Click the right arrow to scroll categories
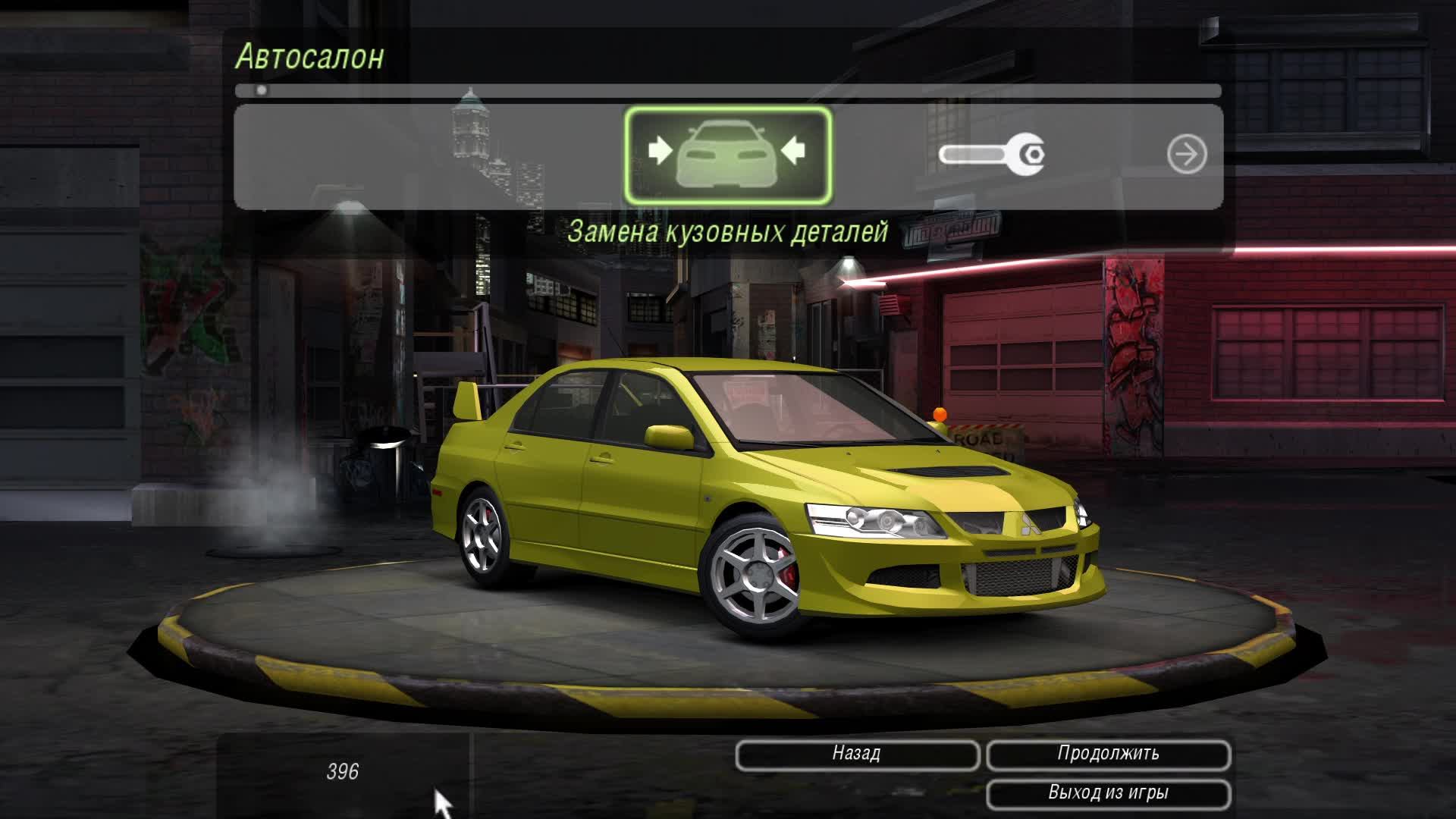This screenshot has width=1456, height=819. (x=1186, y=155)
